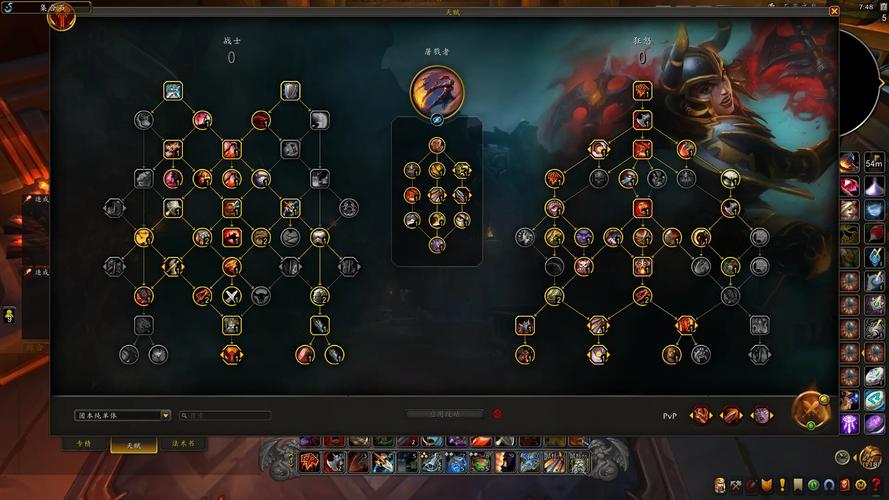The width and height of the screenshot is (889, 500).
Task: Select the first PvP talent slot
Action: (702, 415)
